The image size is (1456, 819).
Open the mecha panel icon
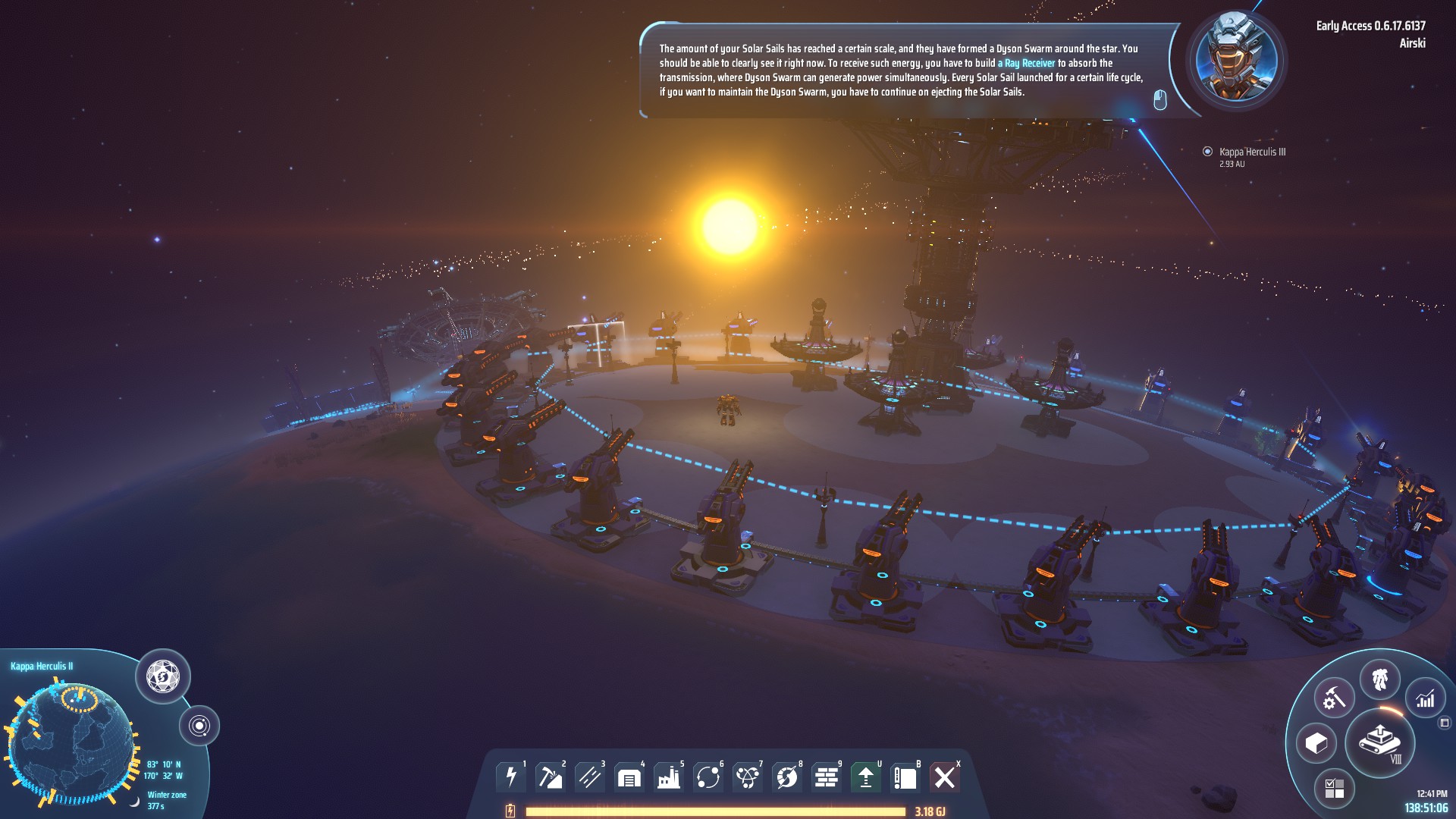click(x=1379, y=679)
